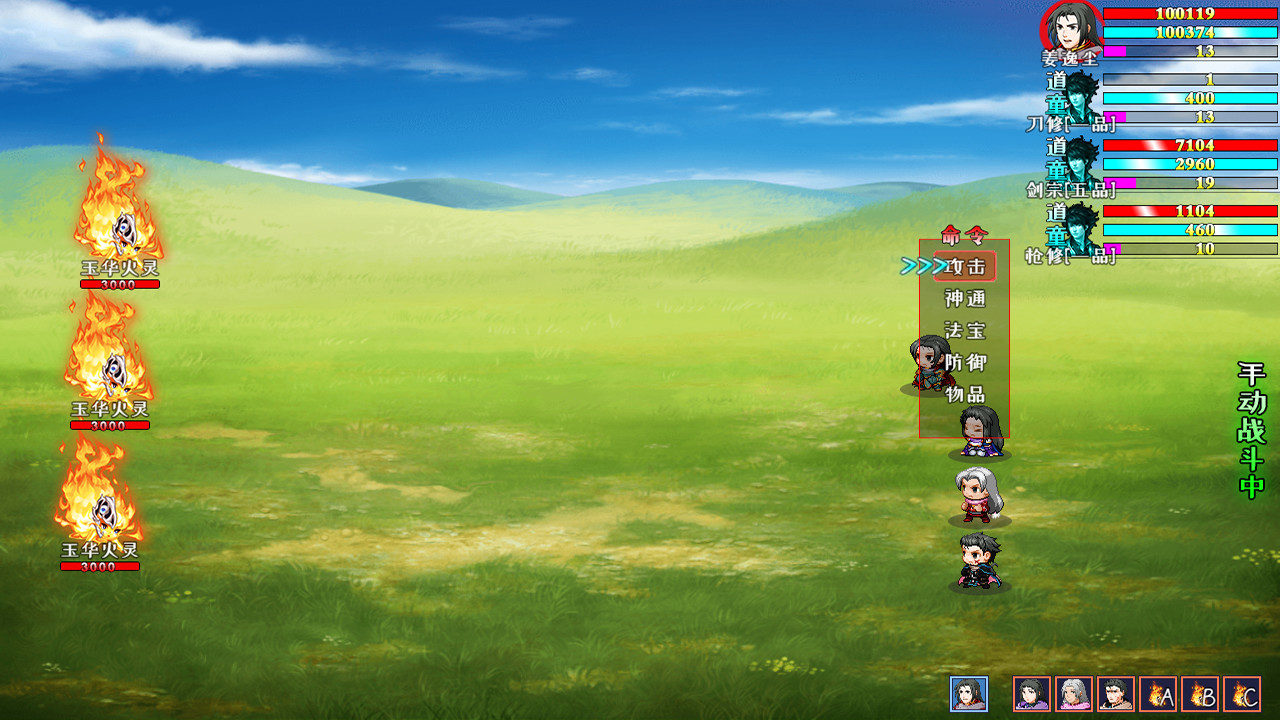Choose the 攻击 attack command
This screenshot has height=720, width=1280.
965,267
